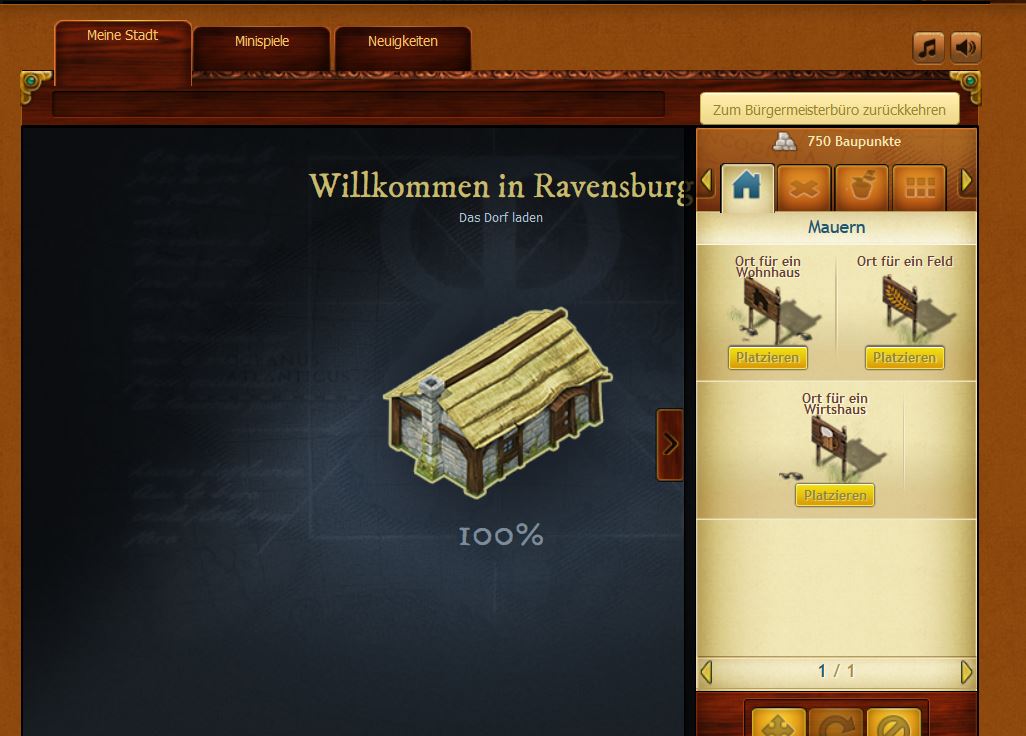Toggle the sound speaker button
This screenshot has width=1026, height=736.
965,48
